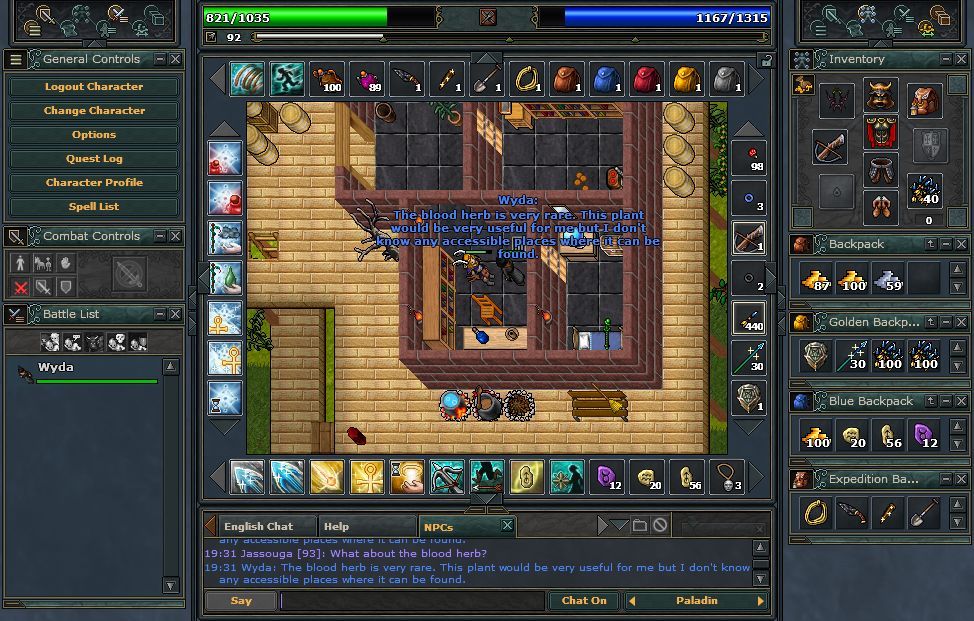Close the Golden Backpack panel
The image size is (974, 621).
coord(961,322)
